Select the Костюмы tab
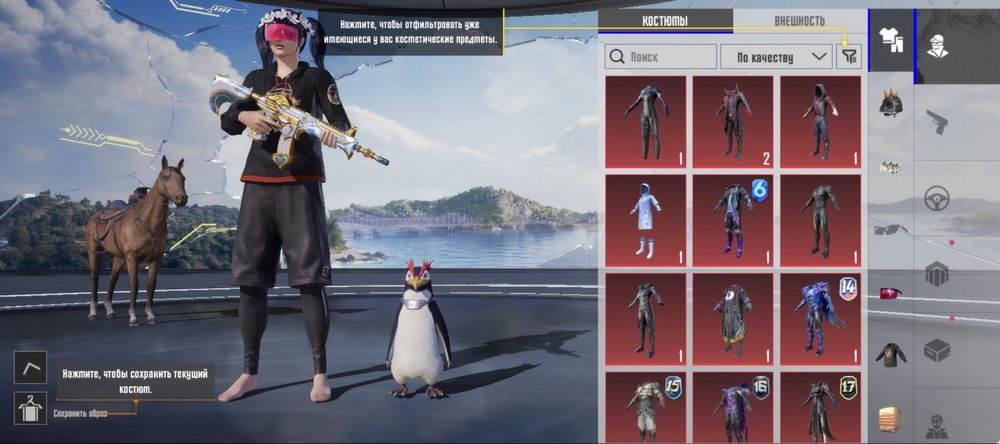 point(664,21)
